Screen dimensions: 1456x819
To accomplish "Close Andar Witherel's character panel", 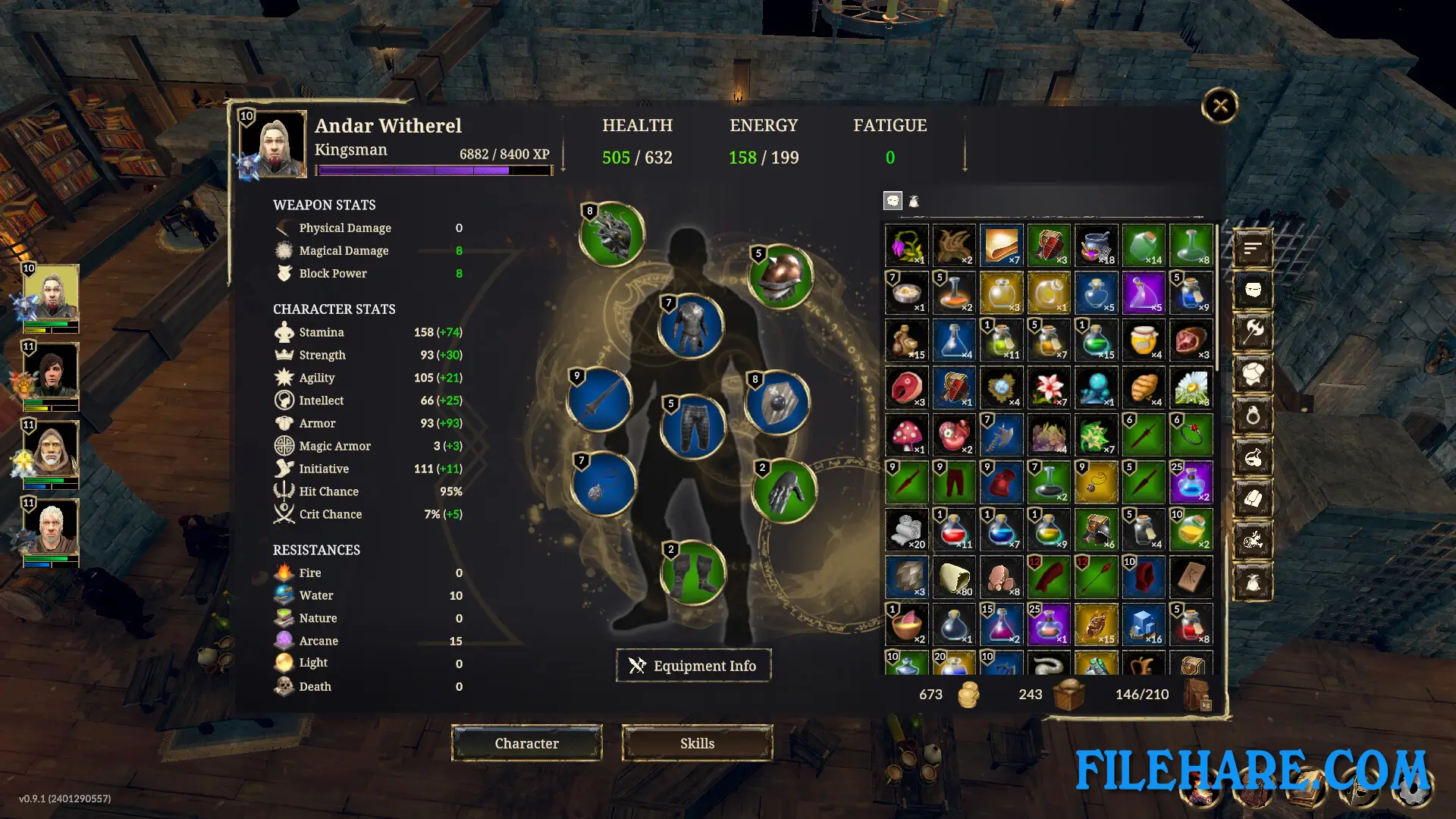I will [x=1219, y=106].
